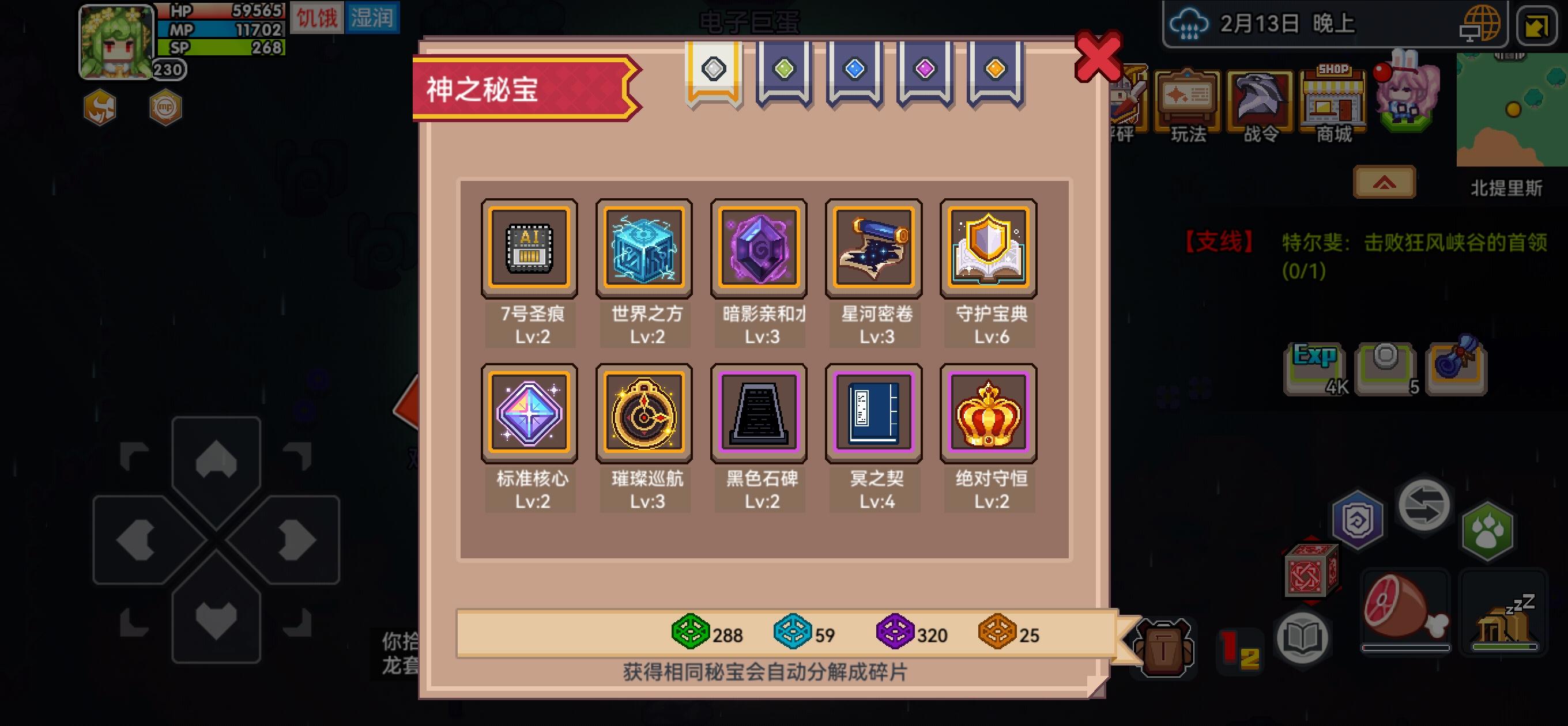Select the 绝对守恒 crown treasure
The height and width of the screenshot is (726, 1568).
989,413
